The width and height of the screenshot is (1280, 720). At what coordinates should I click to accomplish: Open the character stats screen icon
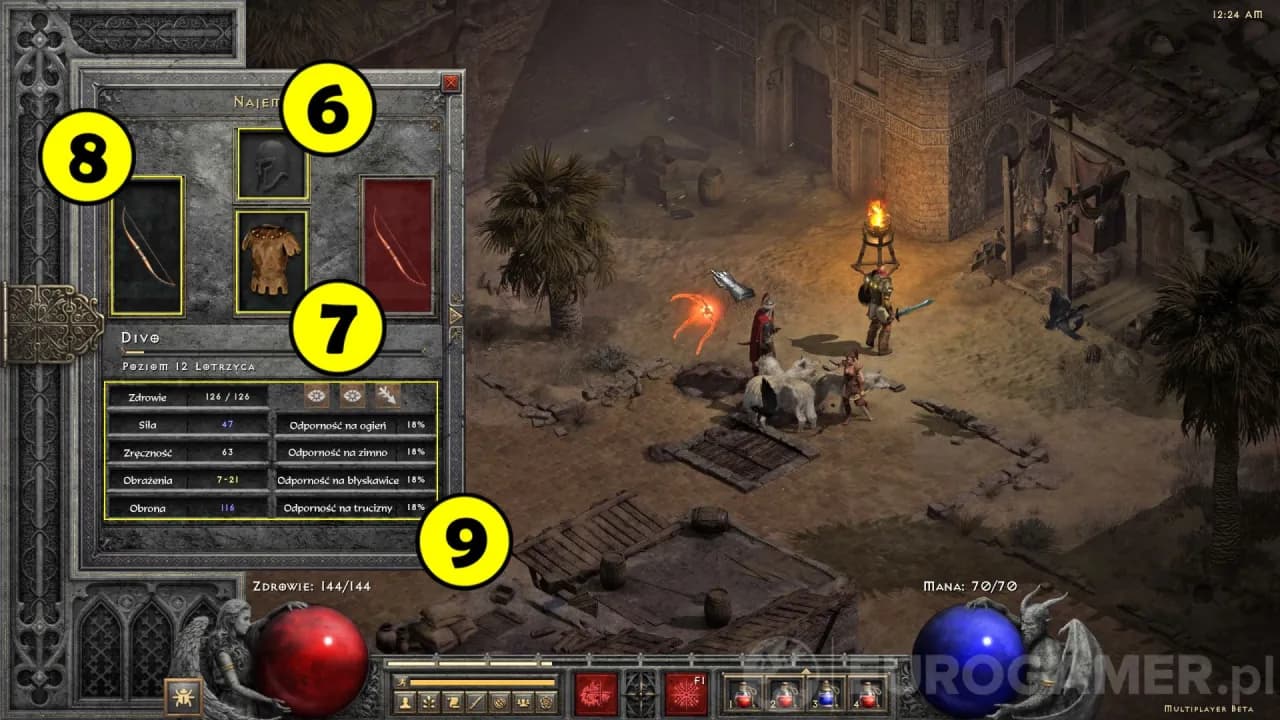tap(406, 700)
